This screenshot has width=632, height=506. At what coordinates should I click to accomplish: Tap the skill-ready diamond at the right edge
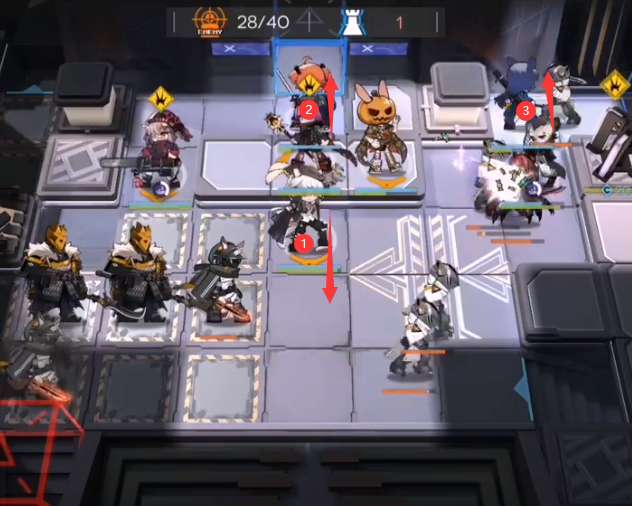[615, 86]
